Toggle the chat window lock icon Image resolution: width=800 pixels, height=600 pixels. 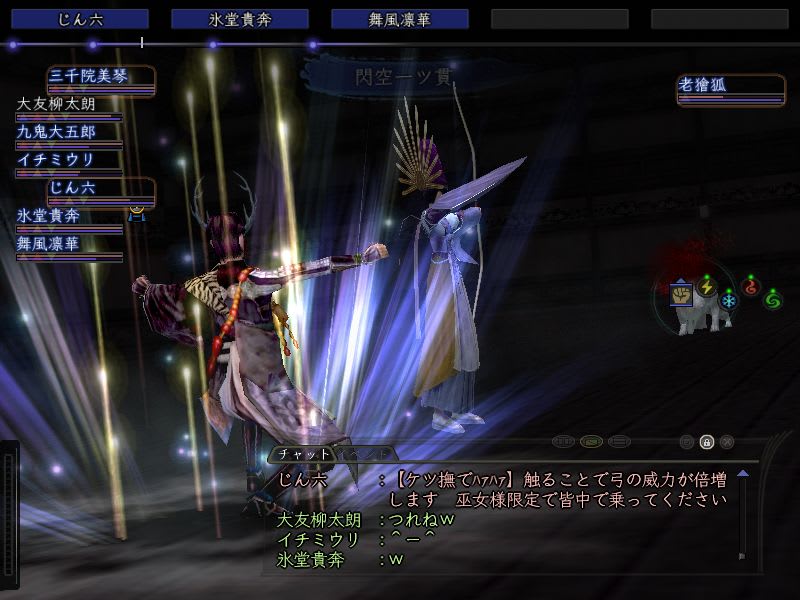[707, 441]
